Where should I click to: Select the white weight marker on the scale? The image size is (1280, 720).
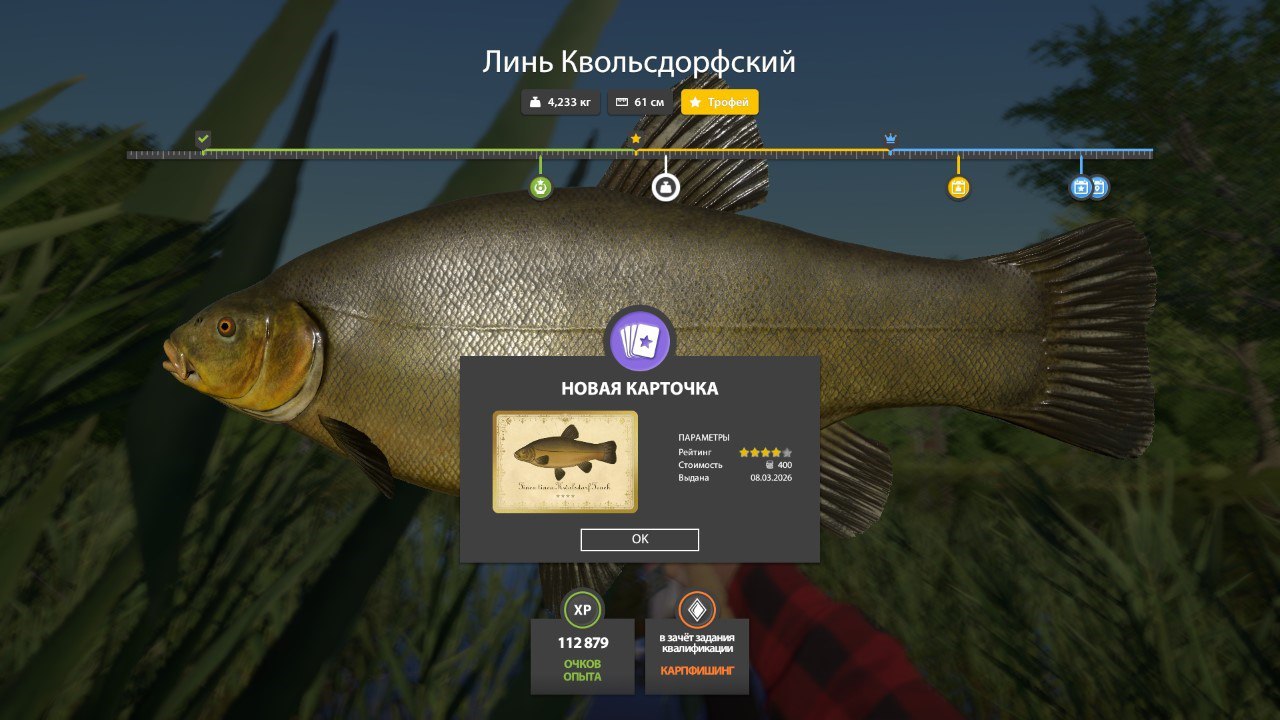(666, 187)
